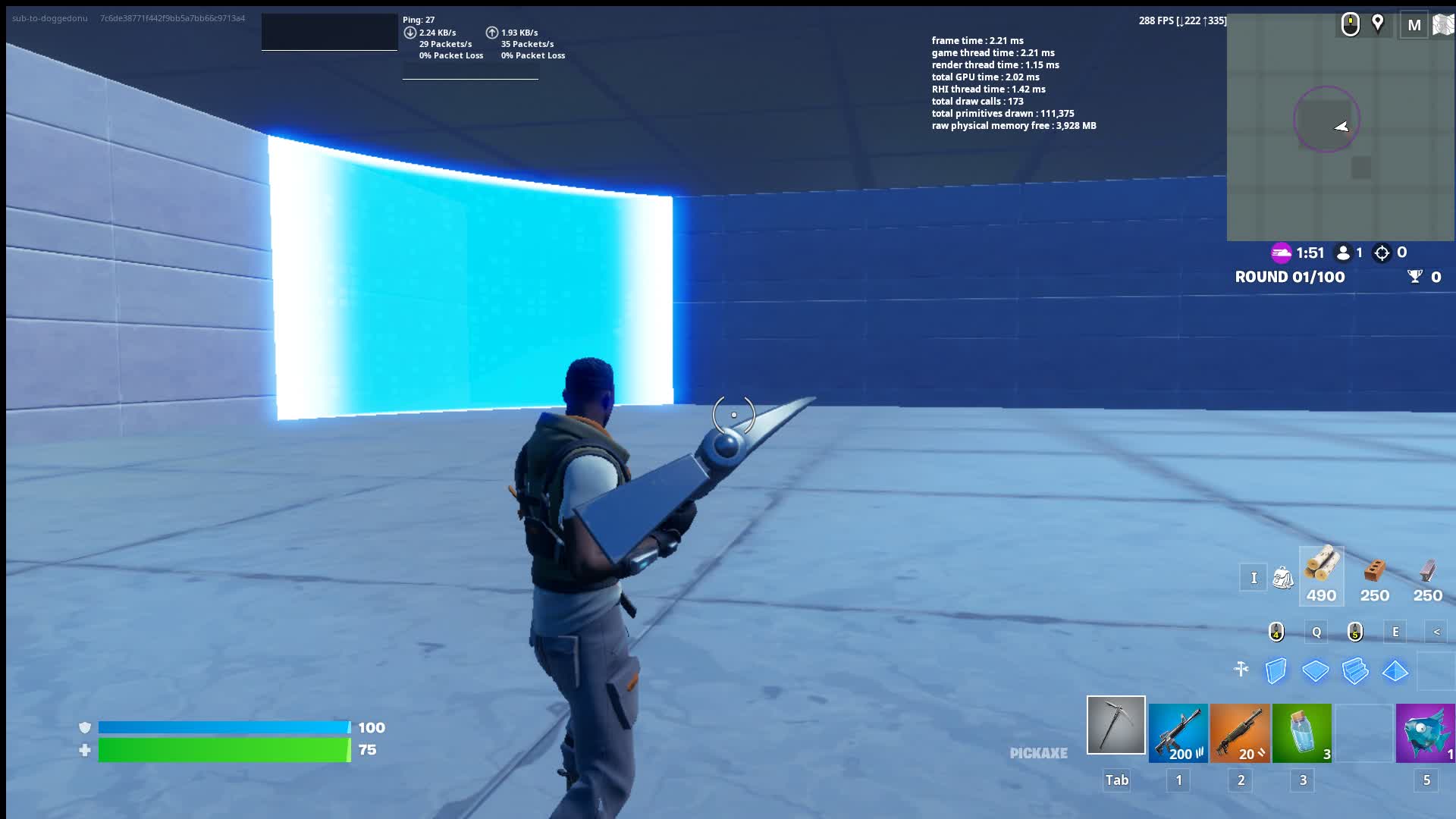This screenshot has width=1456, height=819.
Task: Select the brick material showing 250
Action: 1376,574
